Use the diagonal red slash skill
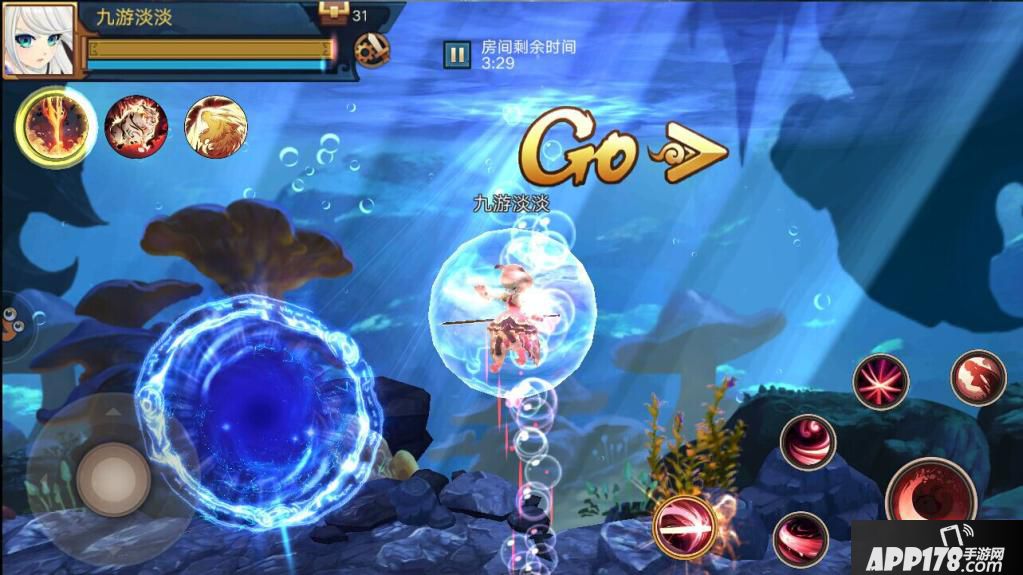The height and width of the screenshot is (575, 1023). coord(801,539)
